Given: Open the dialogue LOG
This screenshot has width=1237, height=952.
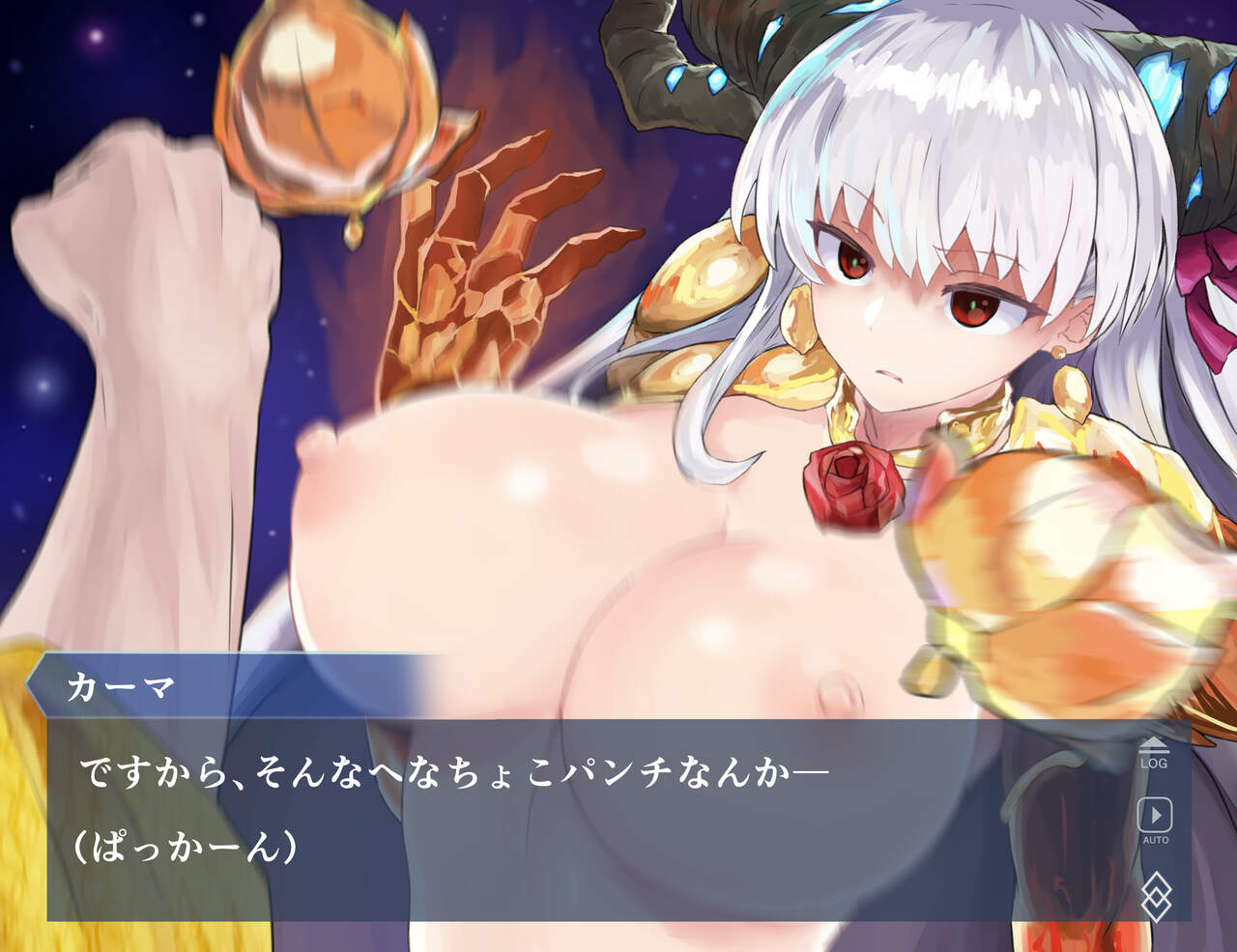Looking at the screenshot, I should tap(1154, 753).
